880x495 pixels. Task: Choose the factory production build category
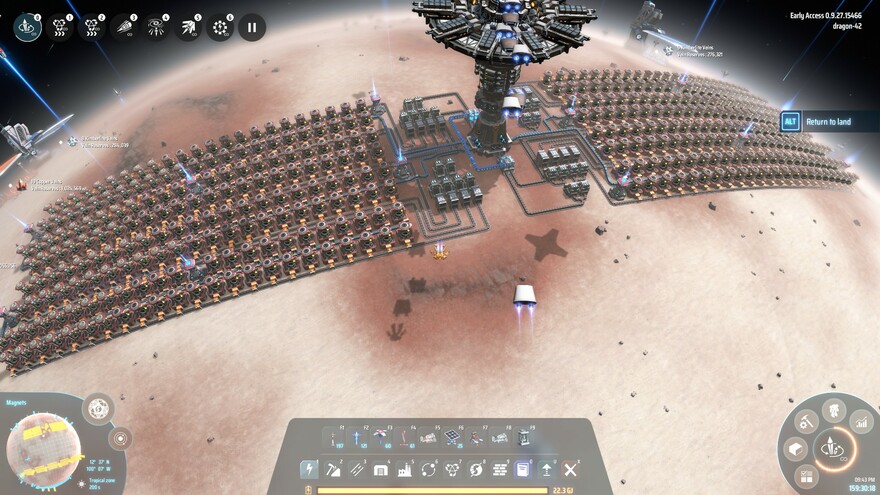pos(405,469)
